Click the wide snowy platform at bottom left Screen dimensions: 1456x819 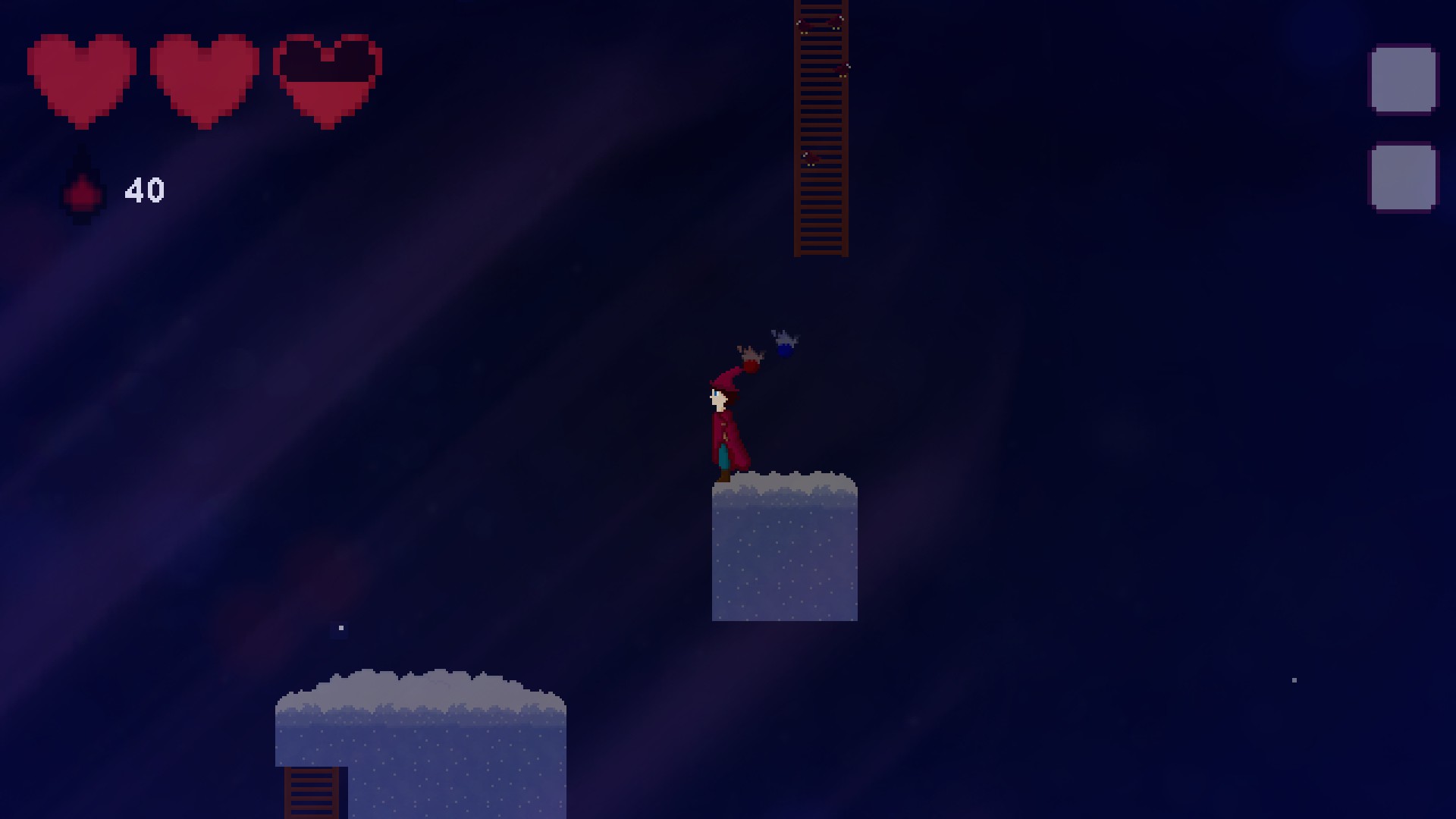point(421,747)
